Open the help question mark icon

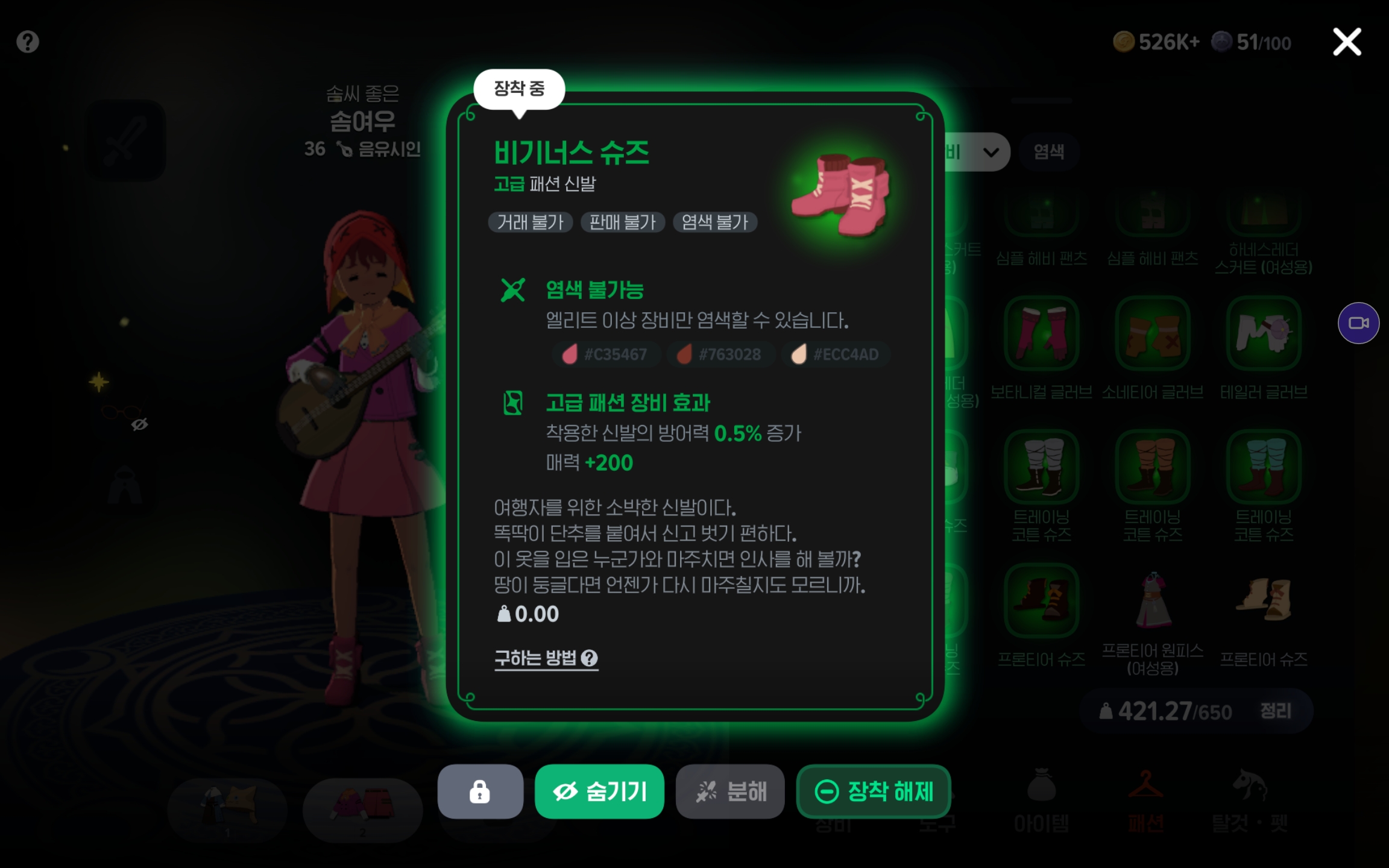click(x=28, y=42)
